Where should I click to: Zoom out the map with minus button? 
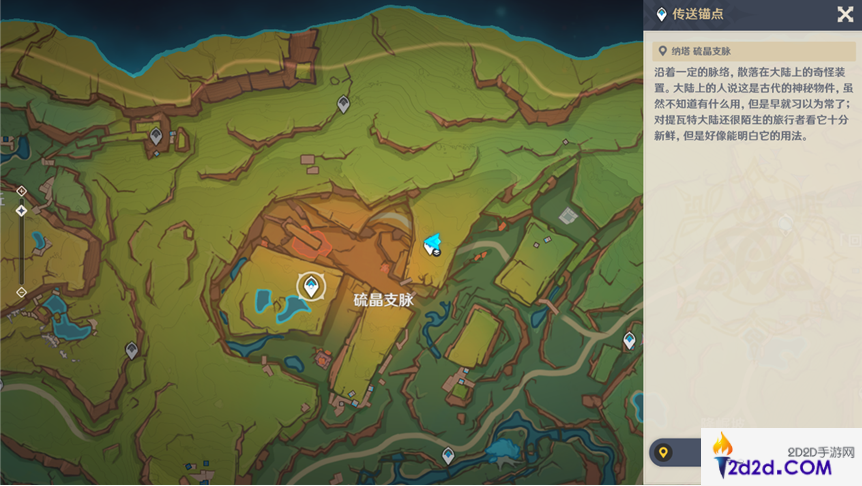click(x=21, y=292)
